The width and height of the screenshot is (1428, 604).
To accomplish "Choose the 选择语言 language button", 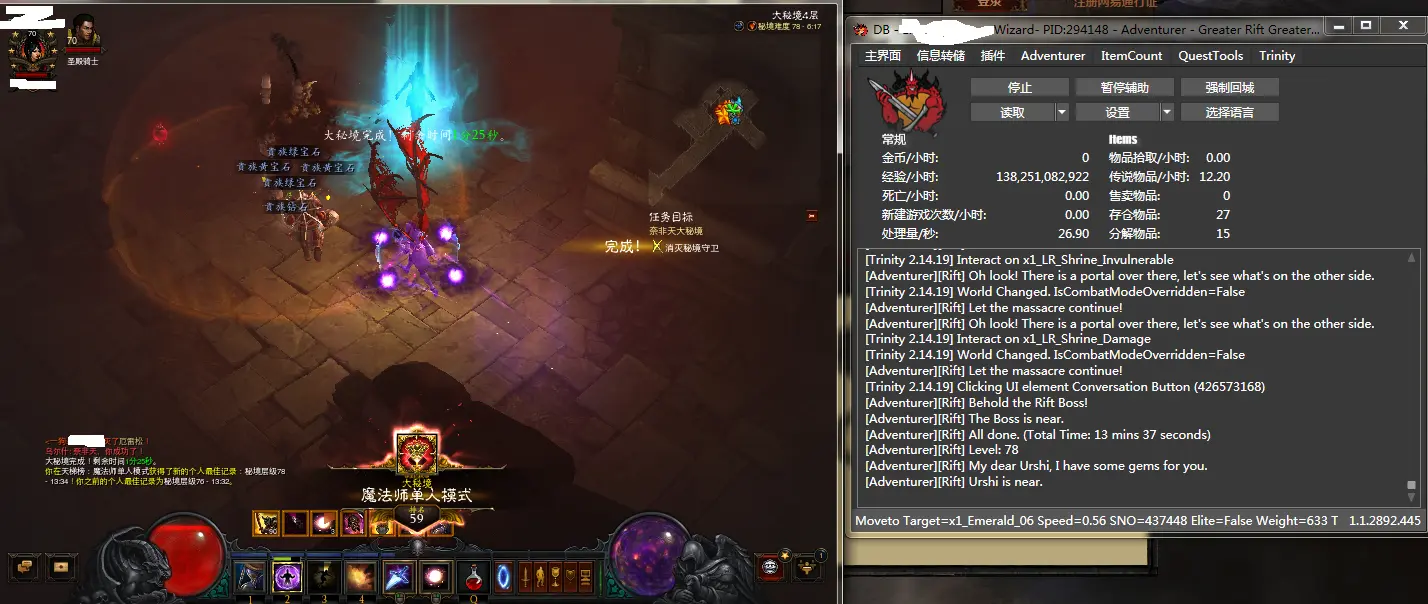I will (x=1229, y=113).
